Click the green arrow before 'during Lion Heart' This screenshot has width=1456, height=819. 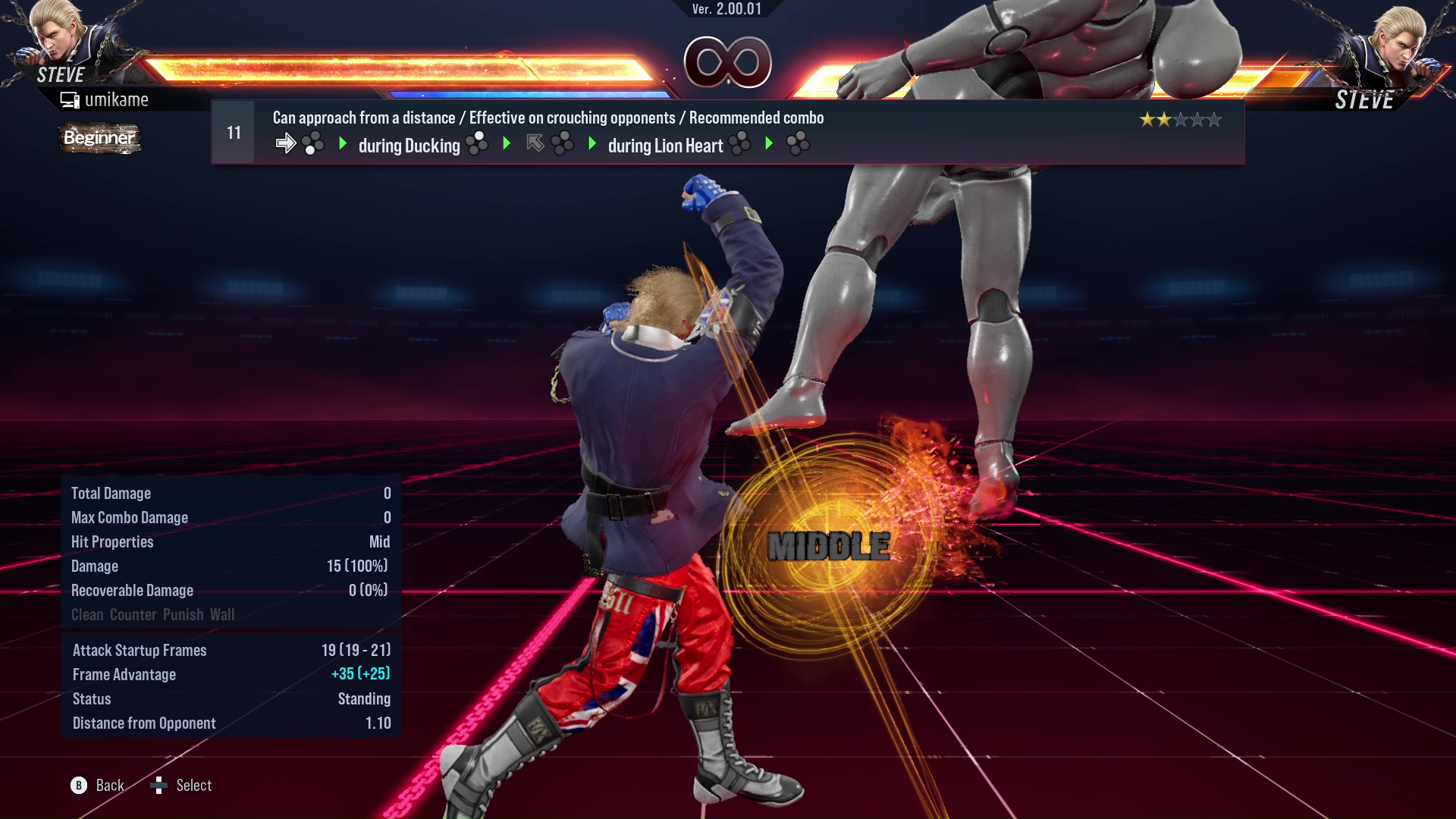592,143
